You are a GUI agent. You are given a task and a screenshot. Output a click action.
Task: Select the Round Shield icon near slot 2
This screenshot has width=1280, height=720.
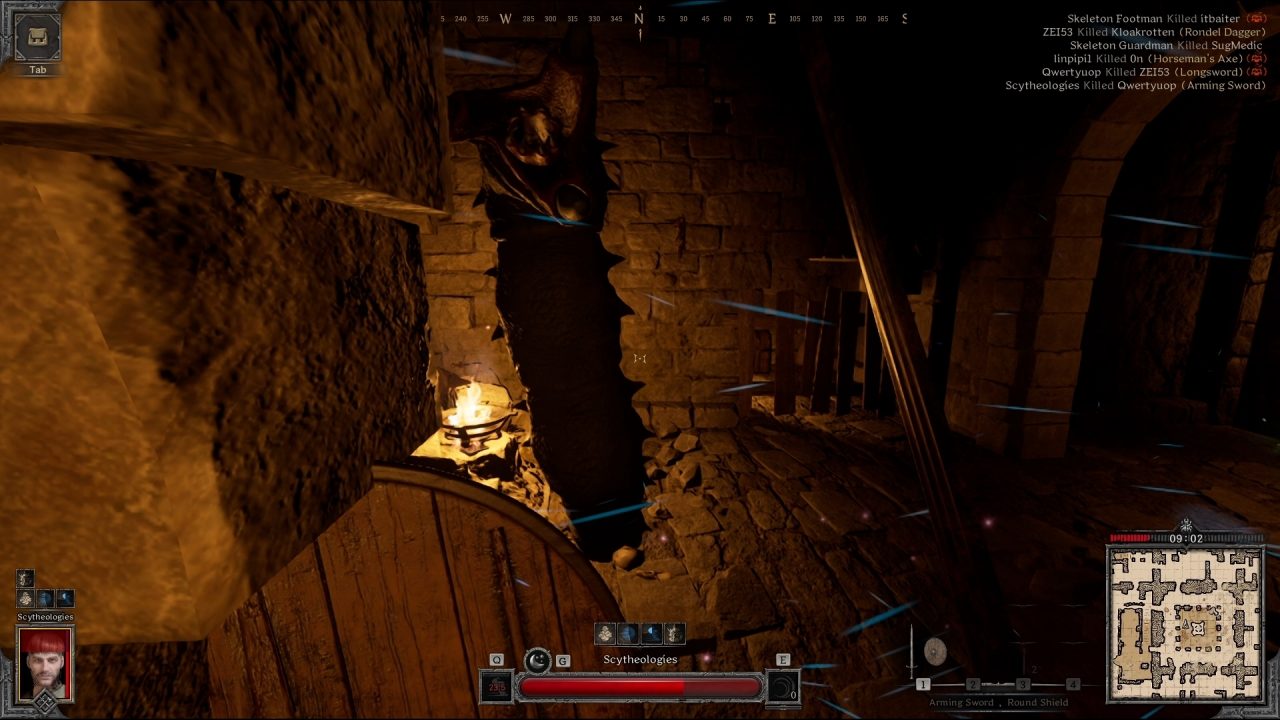[935, 651]
